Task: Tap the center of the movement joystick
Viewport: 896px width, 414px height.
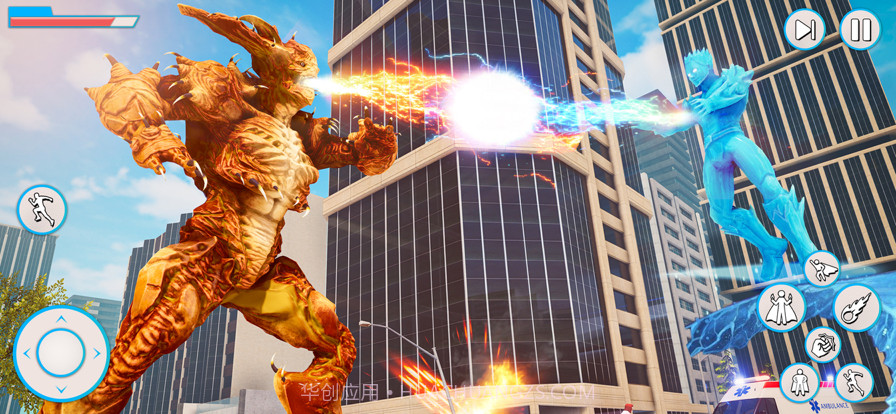Action: click(x=61, y=353)
